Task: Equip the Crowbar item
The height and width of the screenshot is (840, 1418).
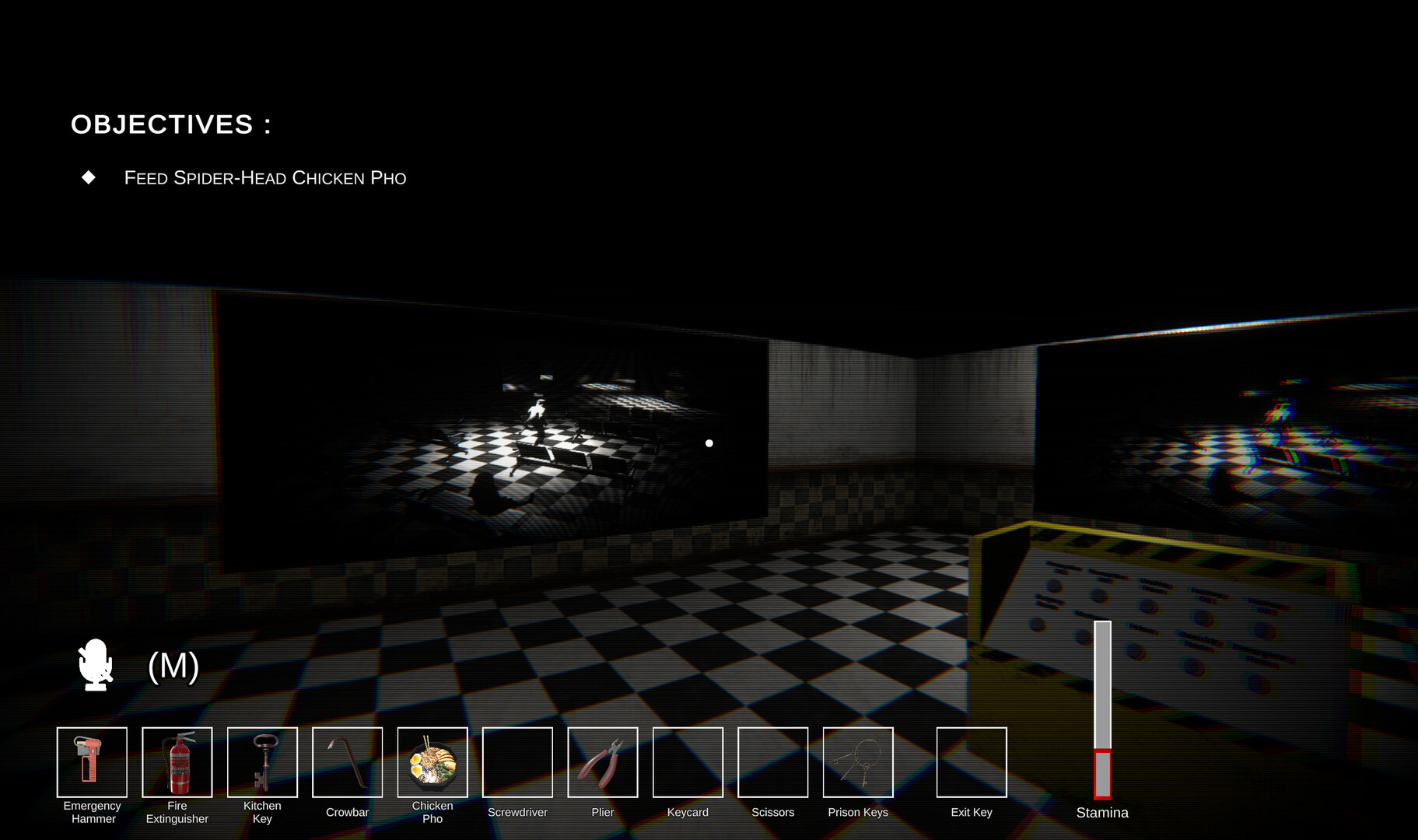Action: pyautogui.click(x=347, y=762)
